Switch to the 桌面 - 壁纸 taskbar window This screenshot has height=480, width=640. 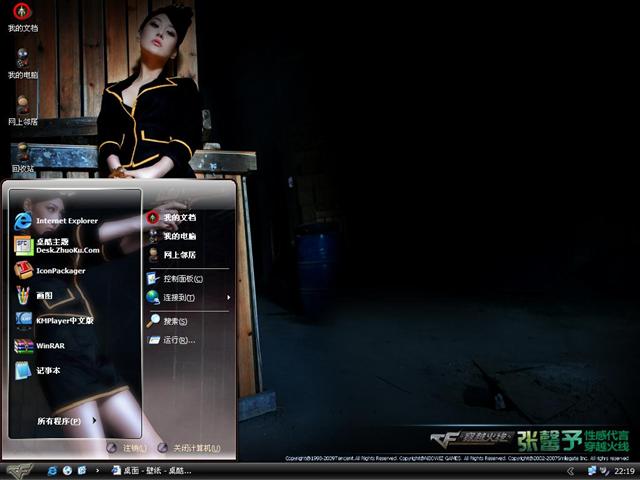[150, 470]
